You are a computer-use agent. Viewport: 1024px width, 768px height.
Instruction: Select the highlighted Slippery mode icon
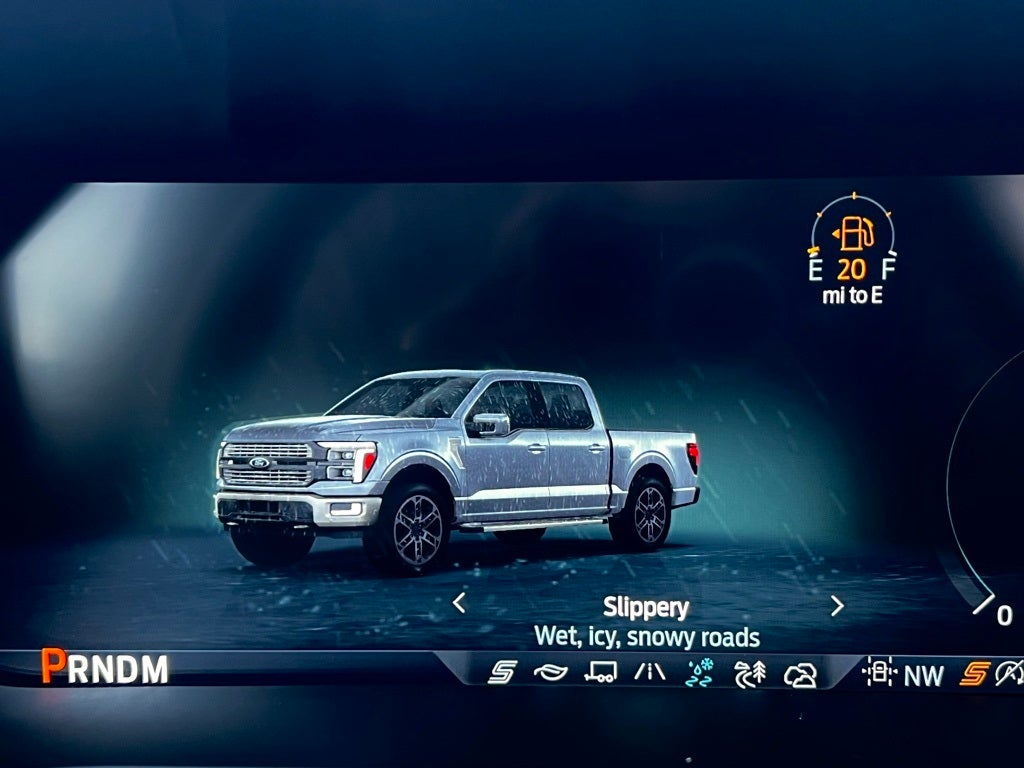point(700,672)
